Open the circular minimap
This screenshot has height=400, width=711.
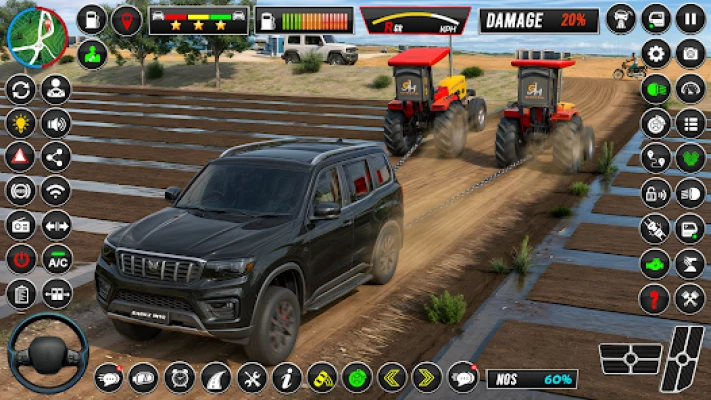tap(36, 36)
